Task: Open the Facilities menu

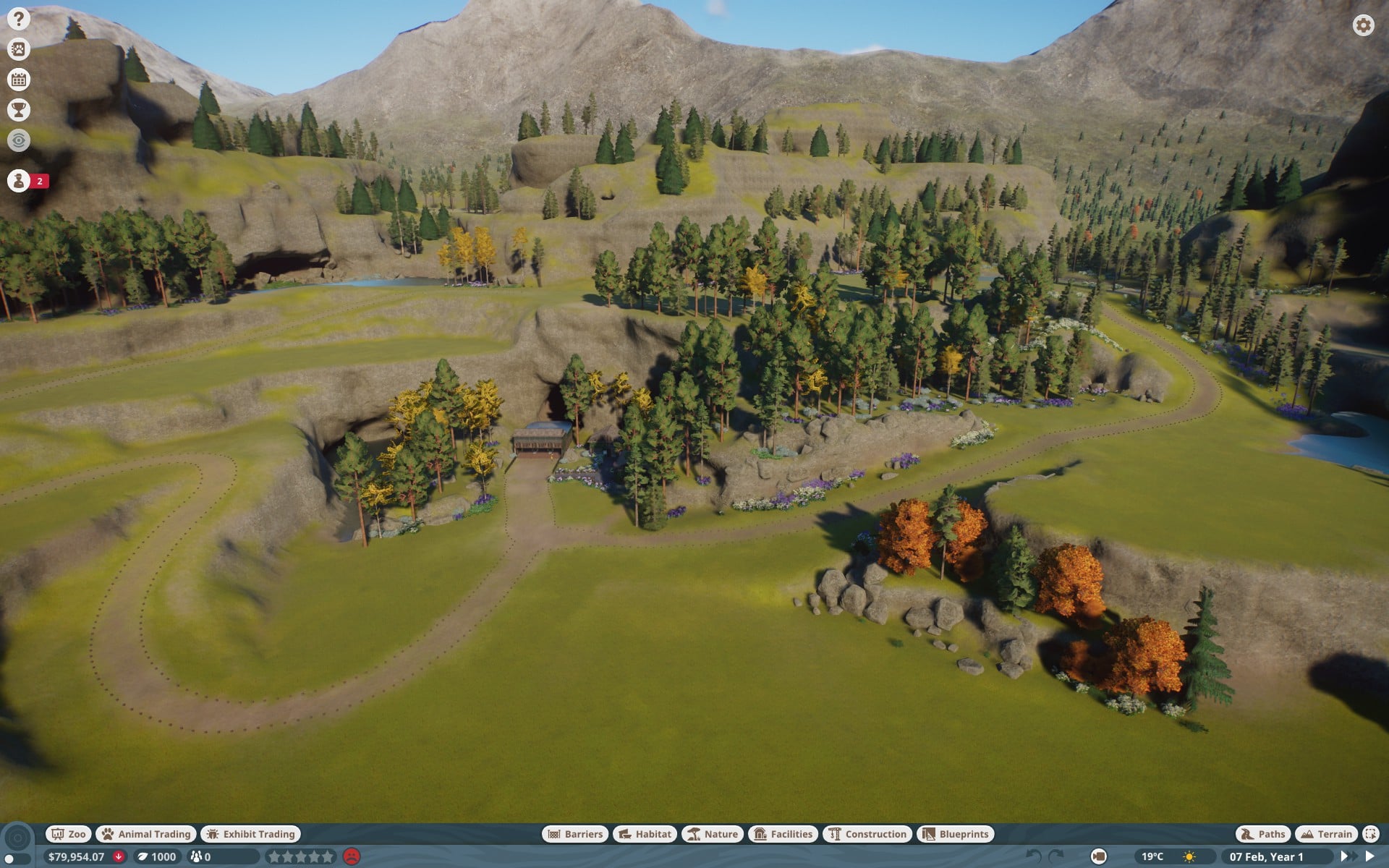Action: (783, 834)
